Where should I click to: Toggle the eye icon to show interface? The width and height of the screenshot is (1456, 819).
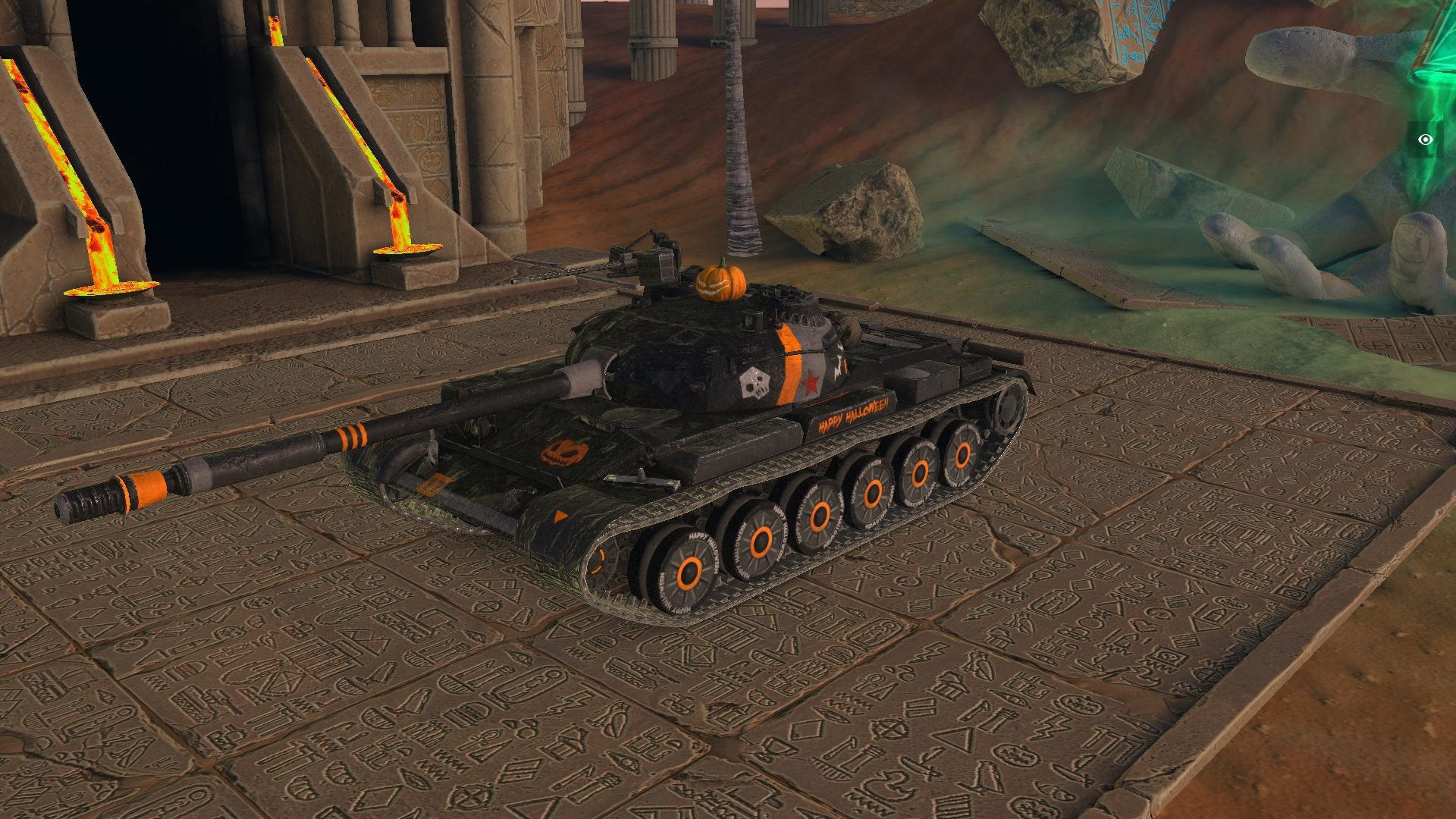click(1426, 140)
